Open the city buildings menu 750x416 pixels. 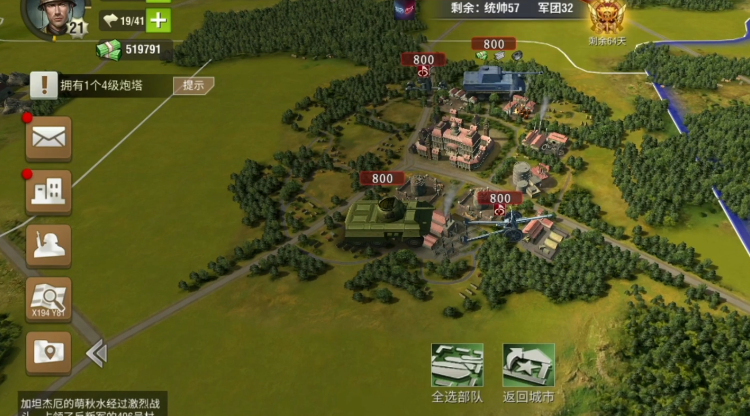48,192
